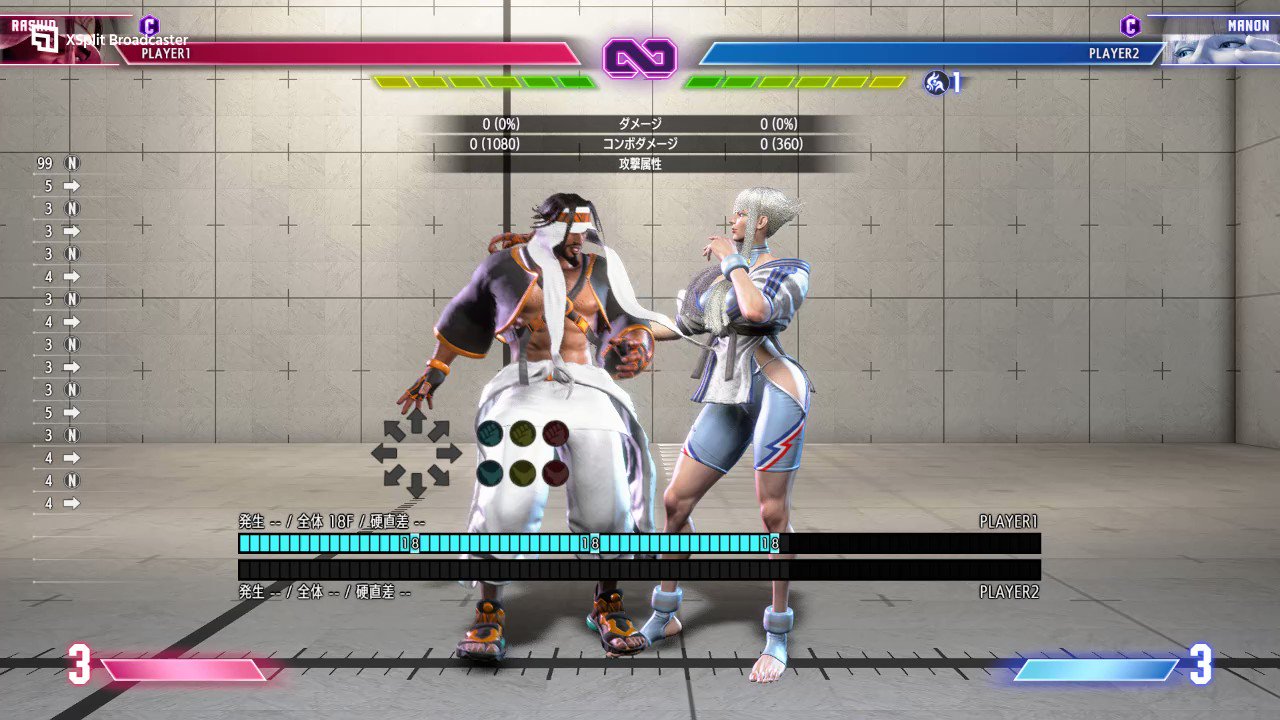Click the コンボダメージ combo damage row
1280x720 pixels.
(640, 143)
